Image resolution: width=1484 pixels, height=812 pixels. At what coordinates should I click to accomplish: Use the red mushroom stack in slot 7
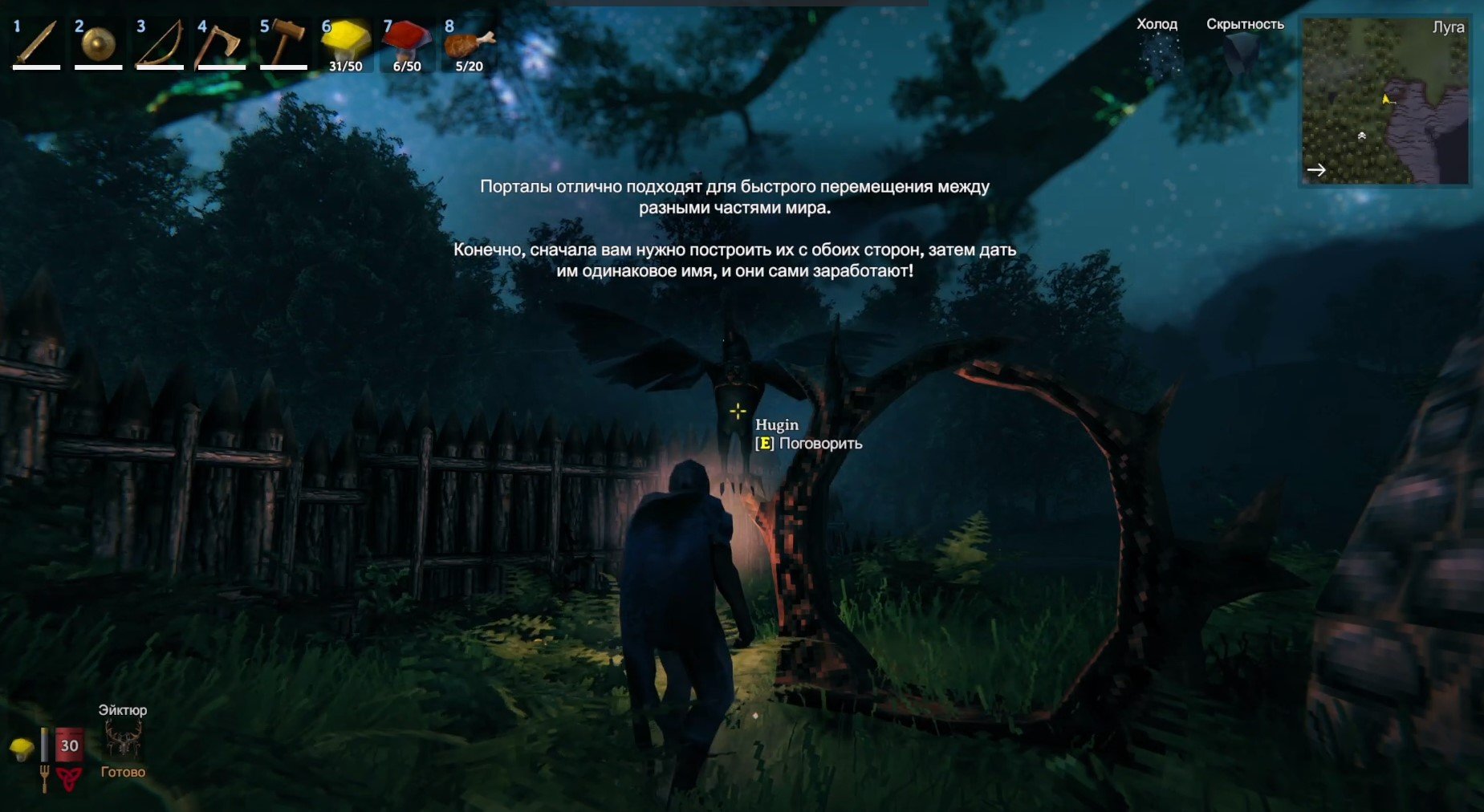(x=407, y=43)
